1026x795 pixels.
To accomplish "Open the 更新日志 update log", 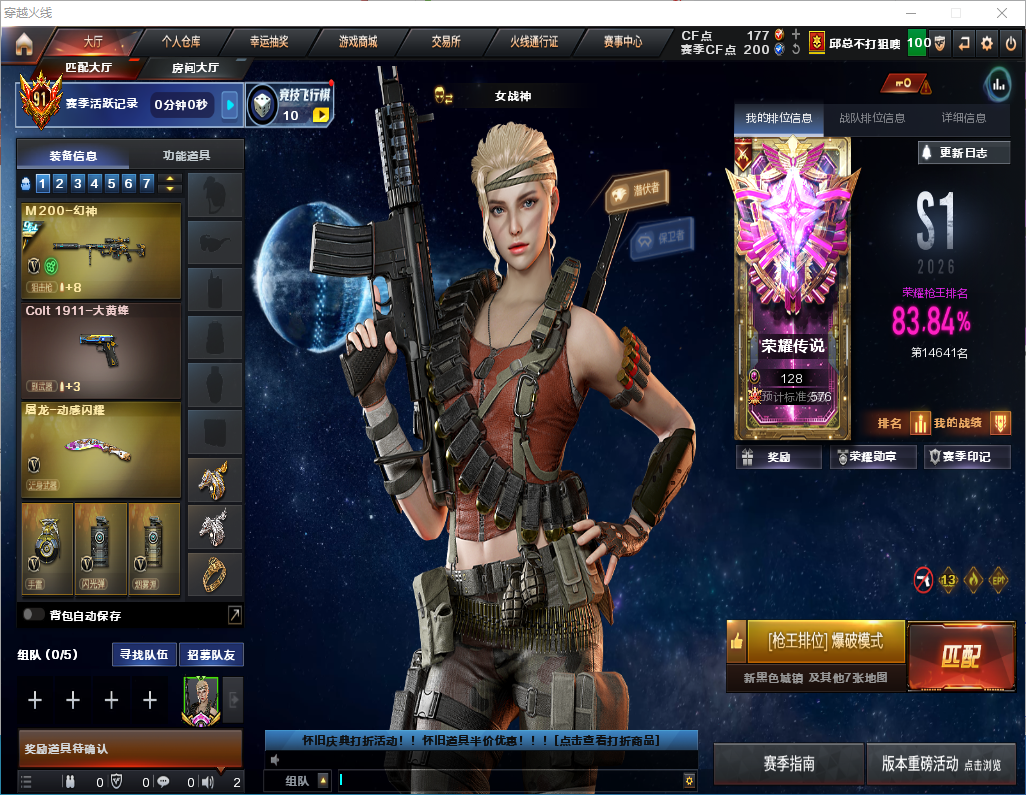I will (x=964, y=153).
